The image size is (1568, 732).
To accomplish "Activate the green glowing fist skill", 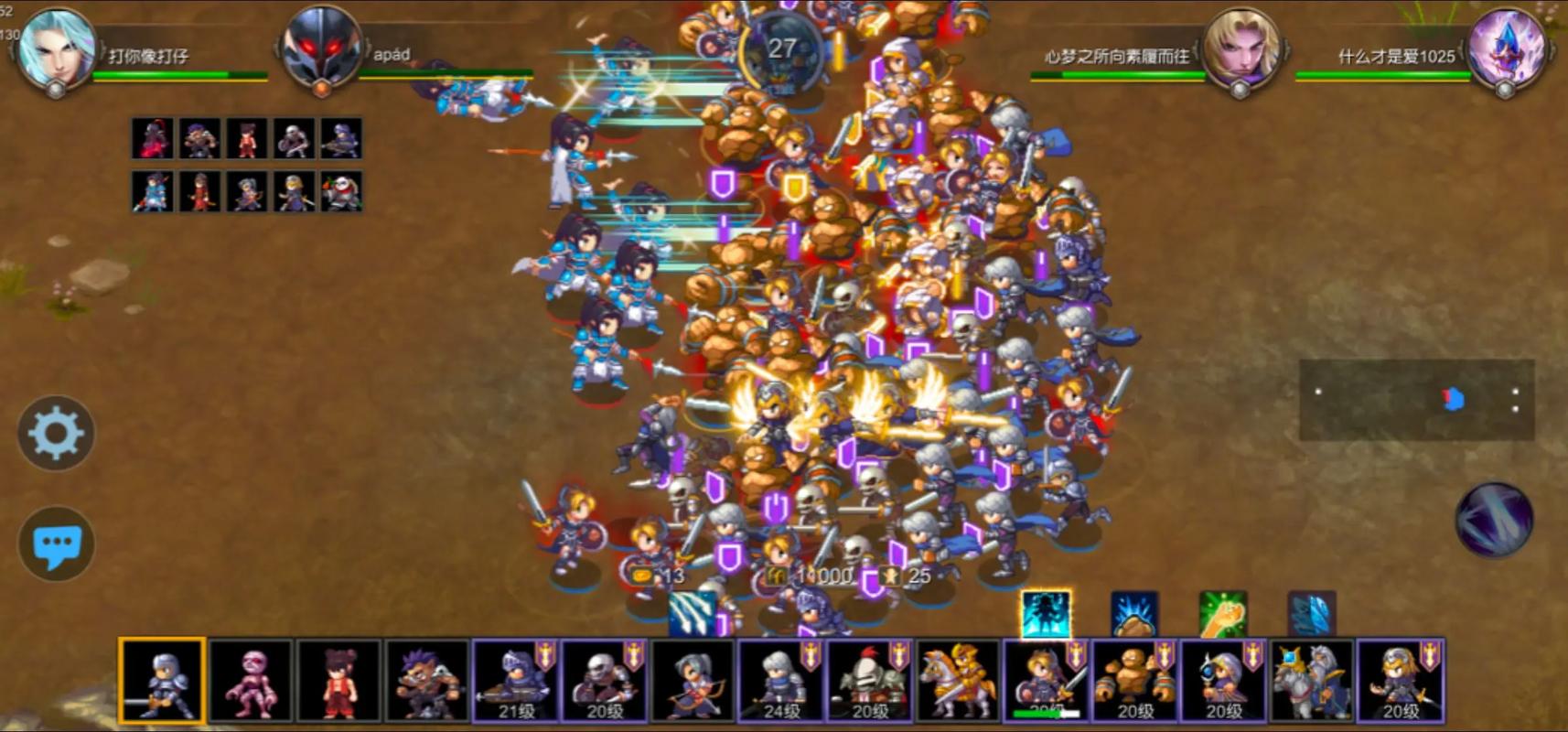I will tap(1223, 614).
